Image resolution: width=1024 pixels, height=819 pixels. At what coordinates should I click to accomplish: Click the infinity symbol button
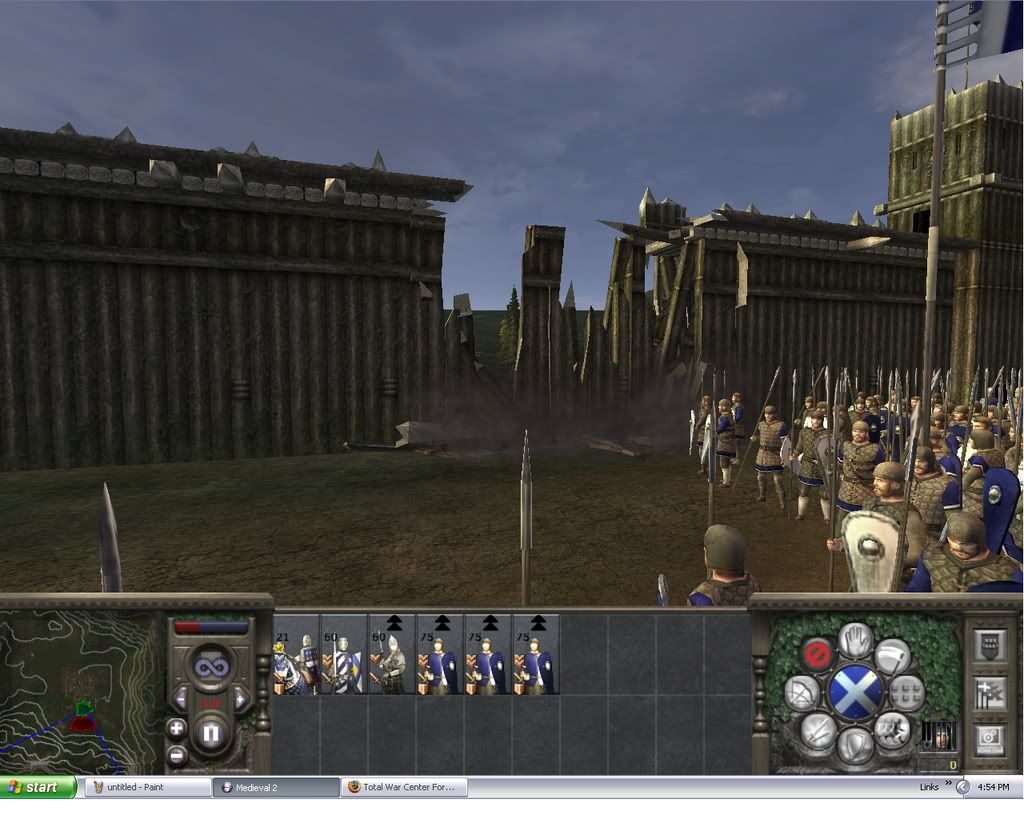click(x=211, y=665)
